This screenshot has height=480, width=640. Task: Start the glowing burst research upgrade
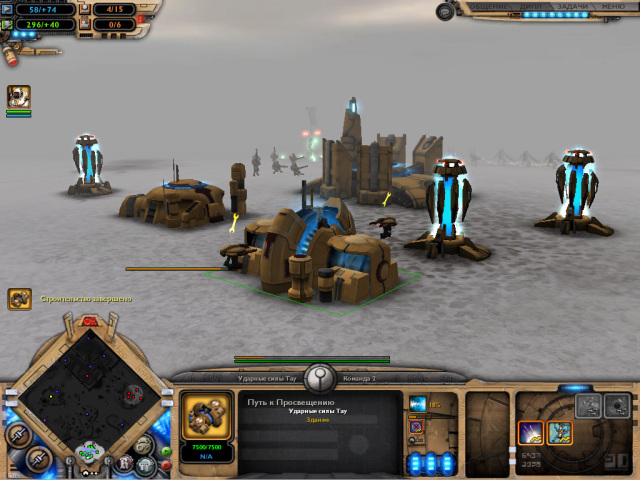pos(531,432)
